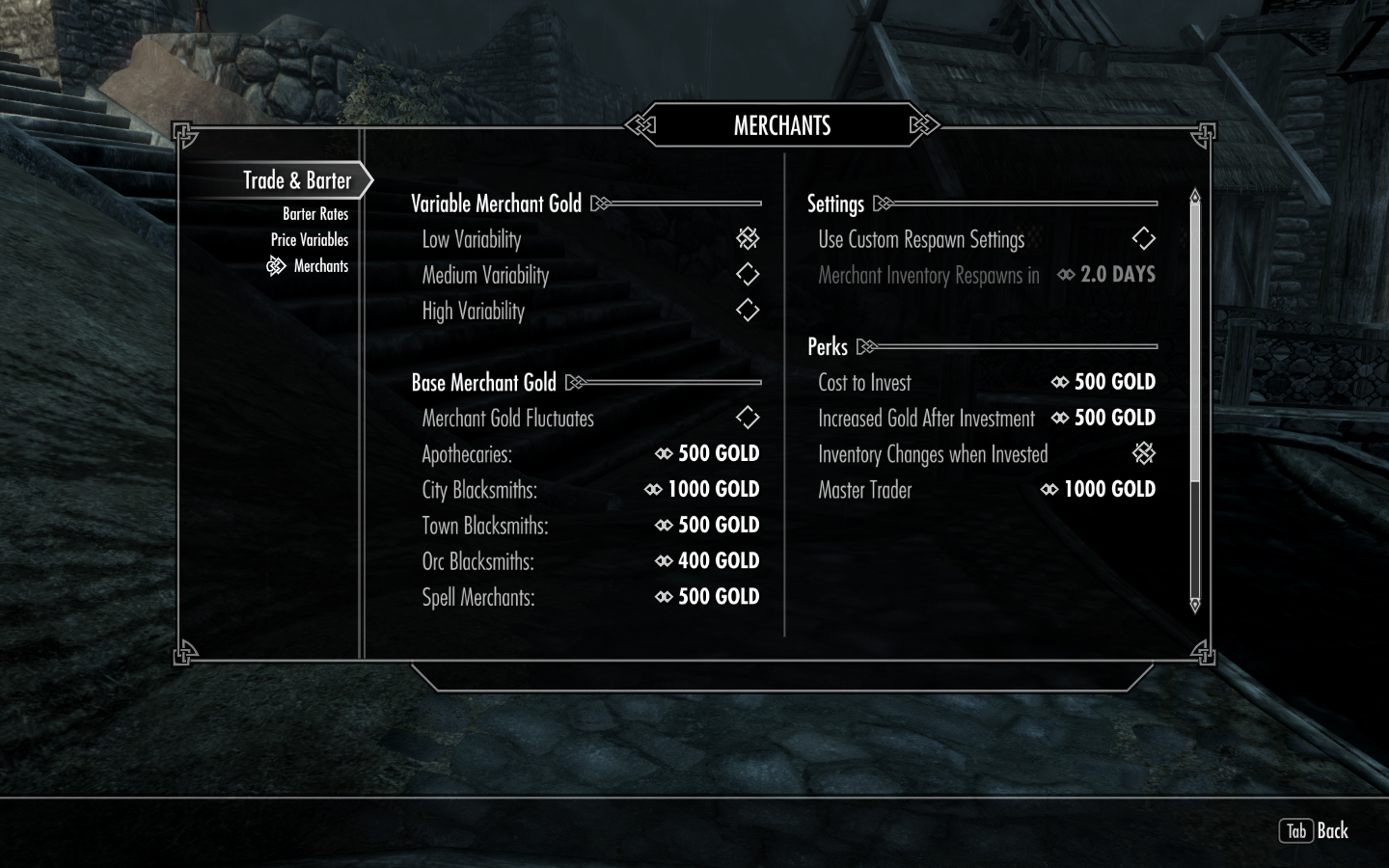Enable Medium Variability option

click(748, 275)
